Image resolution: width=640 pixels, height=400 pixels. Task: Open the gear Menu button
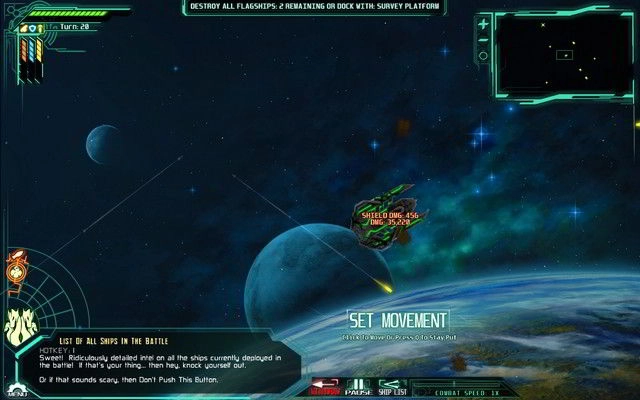[x=15, y=387]
